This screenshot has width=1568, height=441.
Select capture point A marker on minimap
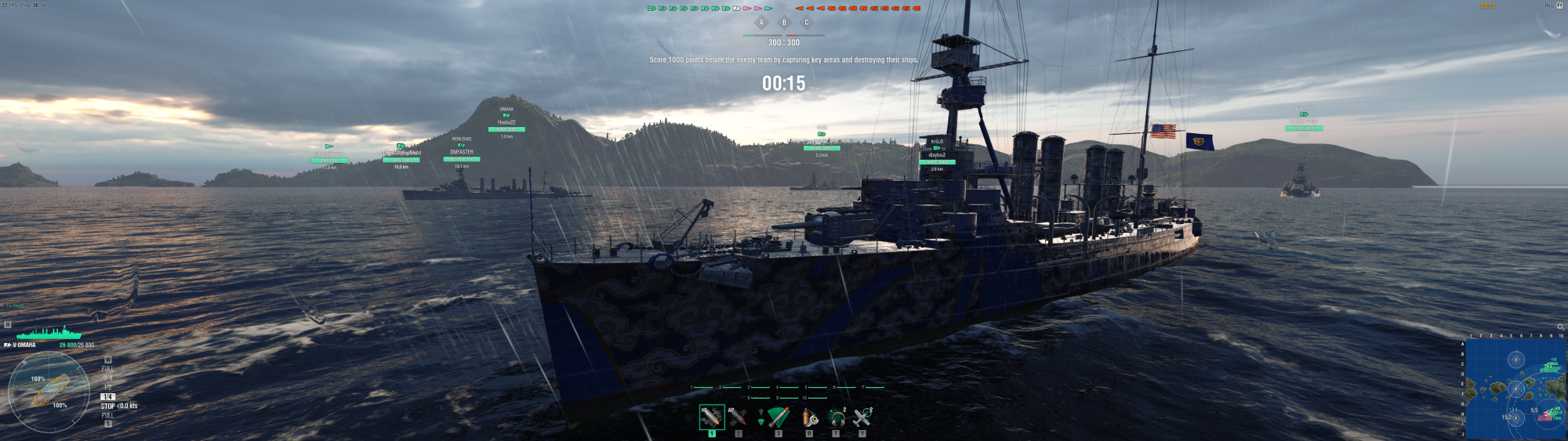click(x=1515, y=360)
